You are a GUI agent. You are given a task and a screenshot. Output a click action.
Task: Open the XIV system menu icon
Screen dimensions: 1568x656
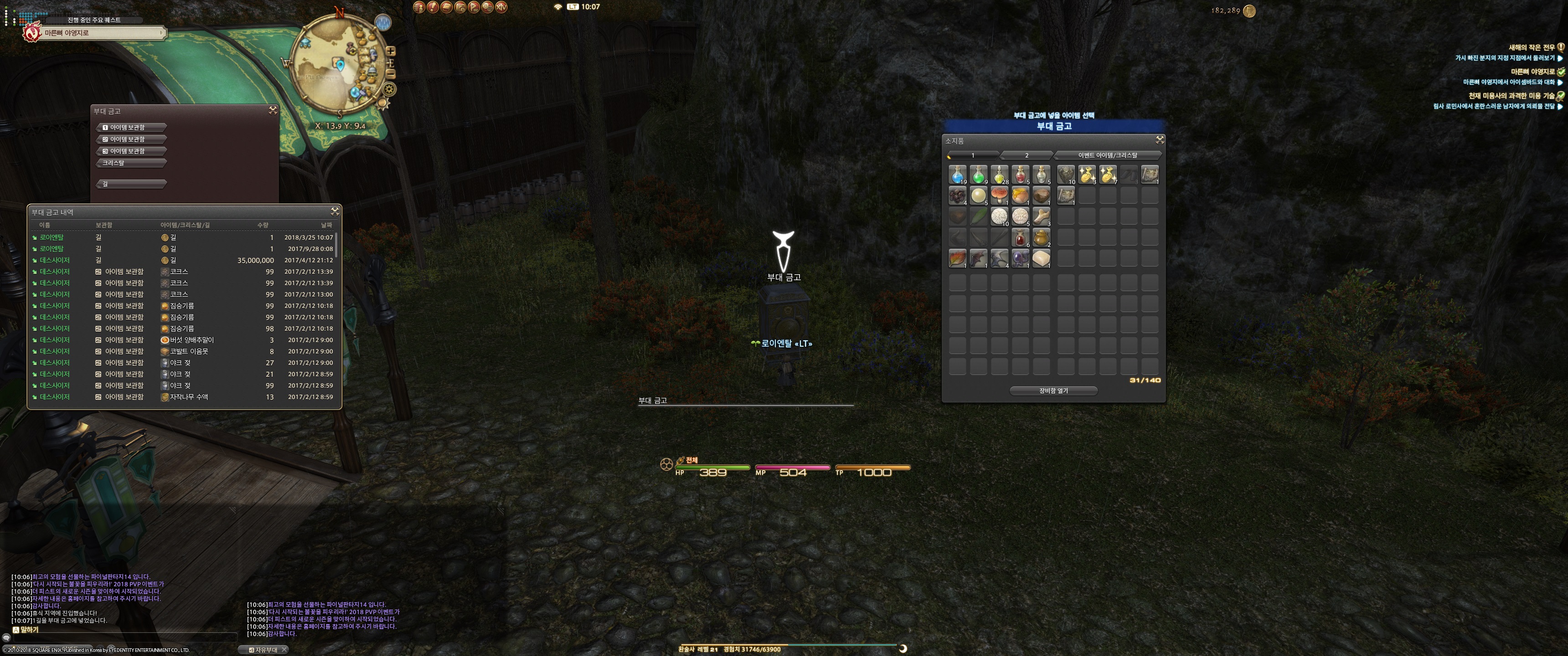tap(501, 7)
